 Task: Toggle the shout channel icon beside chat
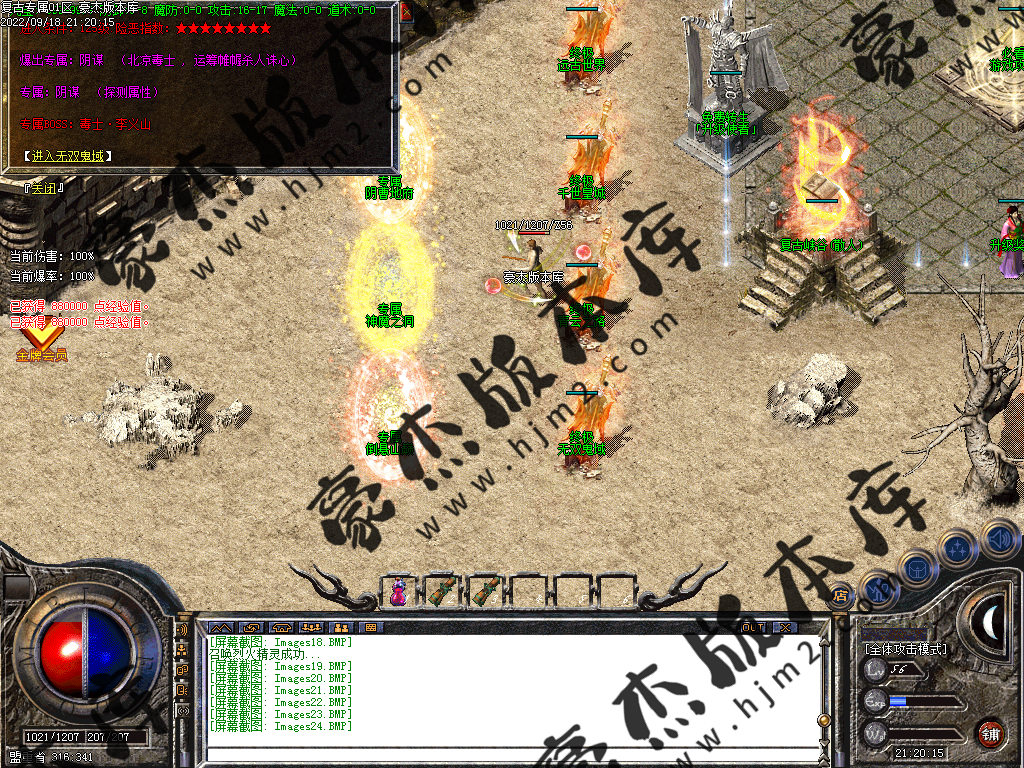183,631
